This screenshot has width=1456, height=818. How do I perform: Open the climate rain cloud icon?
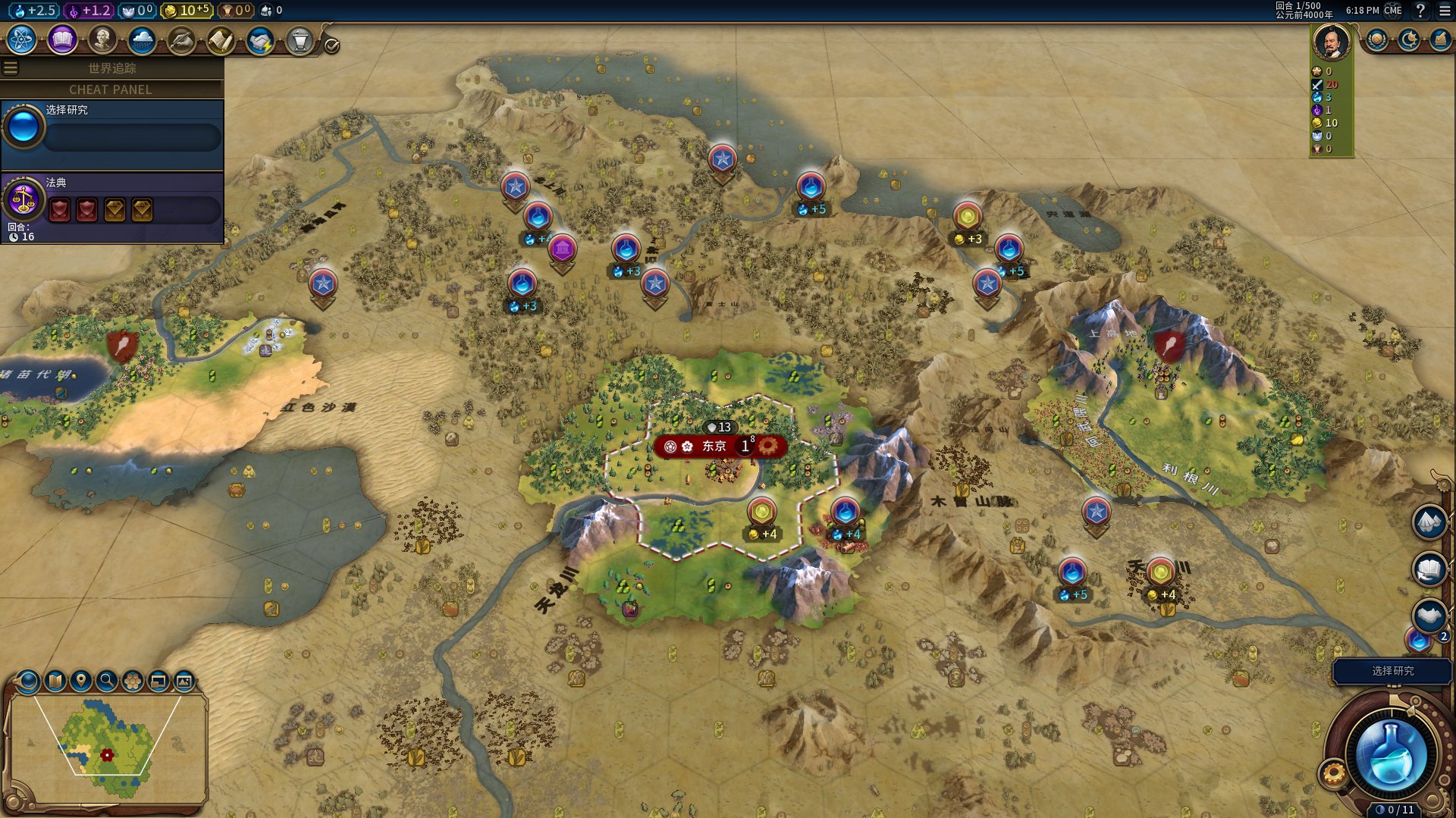tap(142, 40)
